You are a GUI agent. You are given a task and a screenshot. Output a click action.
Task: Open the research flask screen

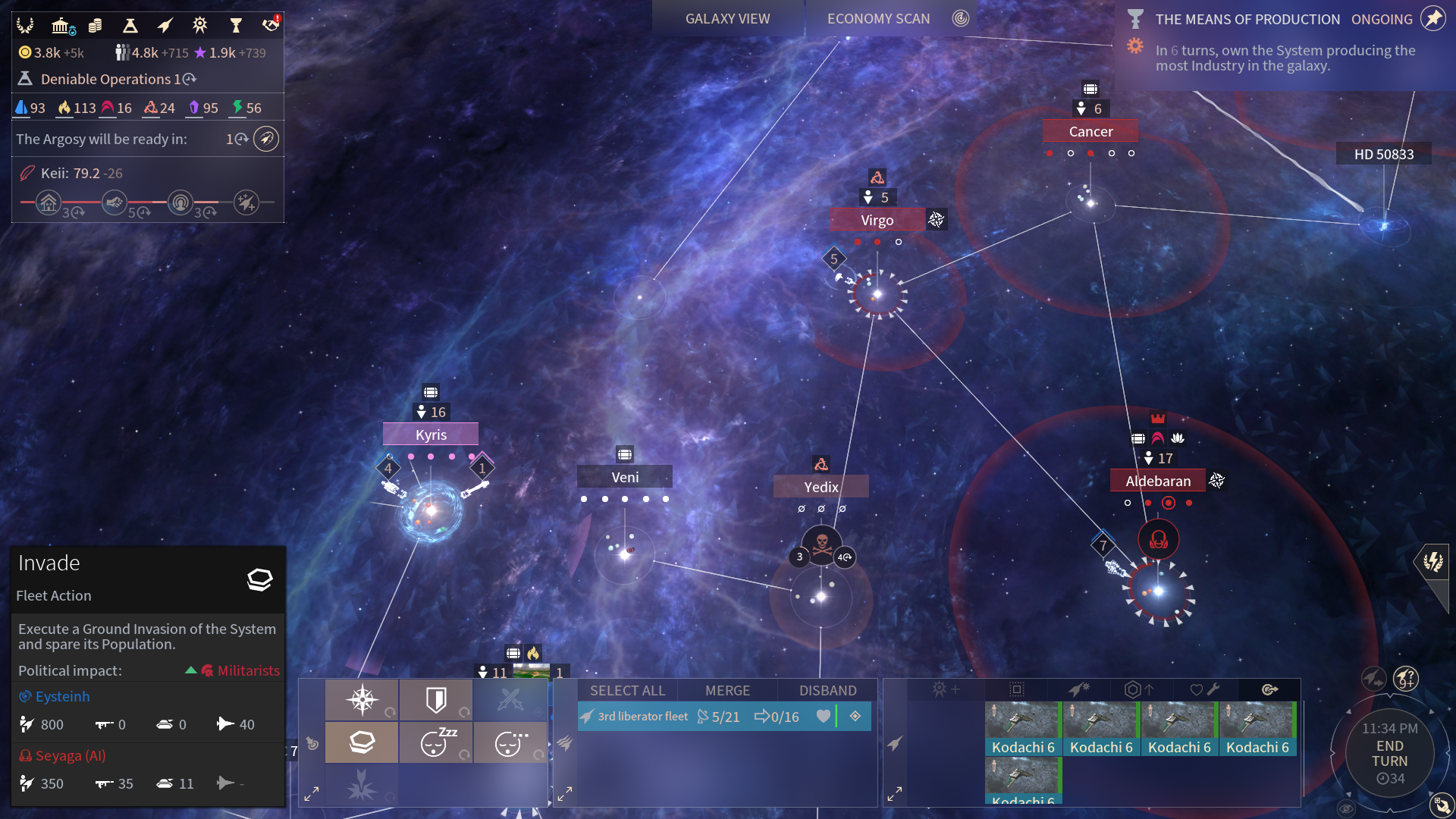pos(130,26)
